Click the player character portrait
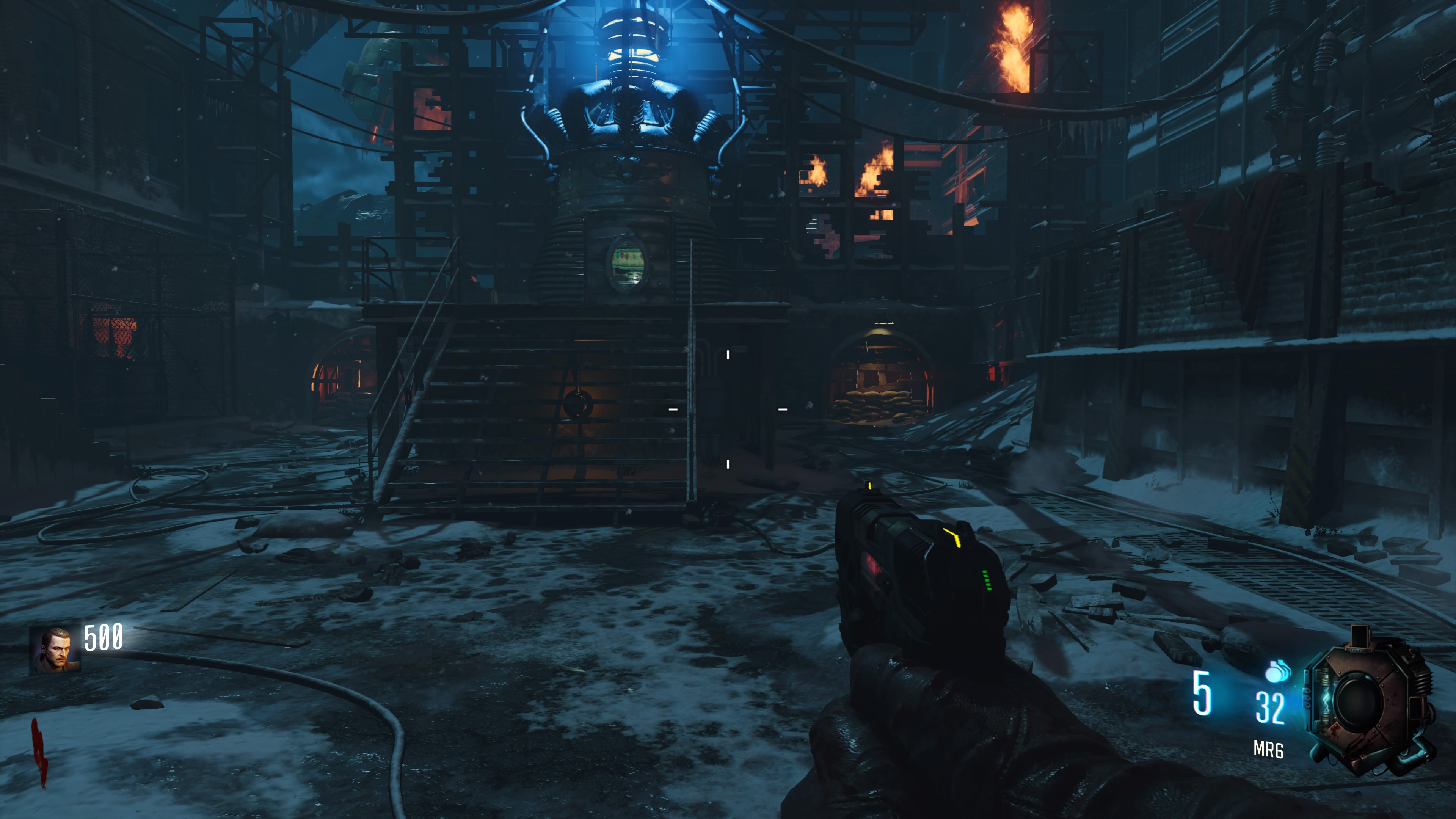This screenshot has height=819, width=1456. tap(55, 650)
